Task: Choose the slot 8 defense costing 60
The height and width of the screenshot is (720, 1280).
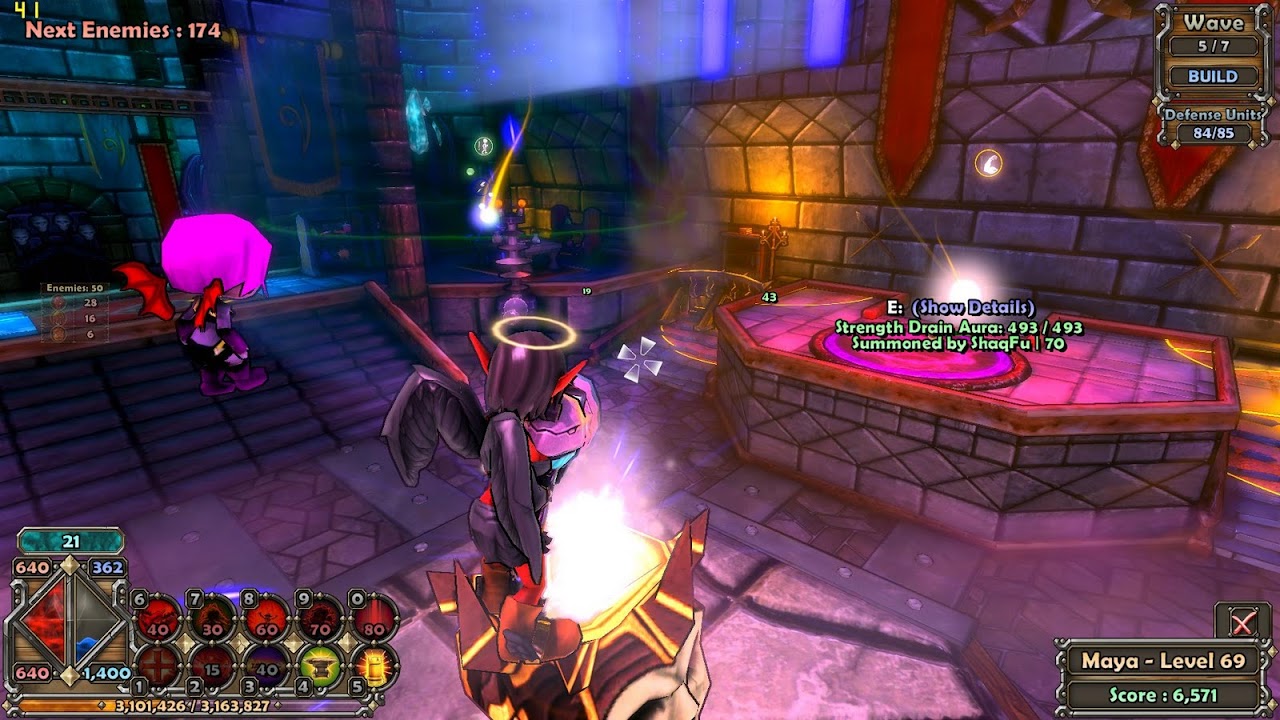Action: click(x=267, y=619)
